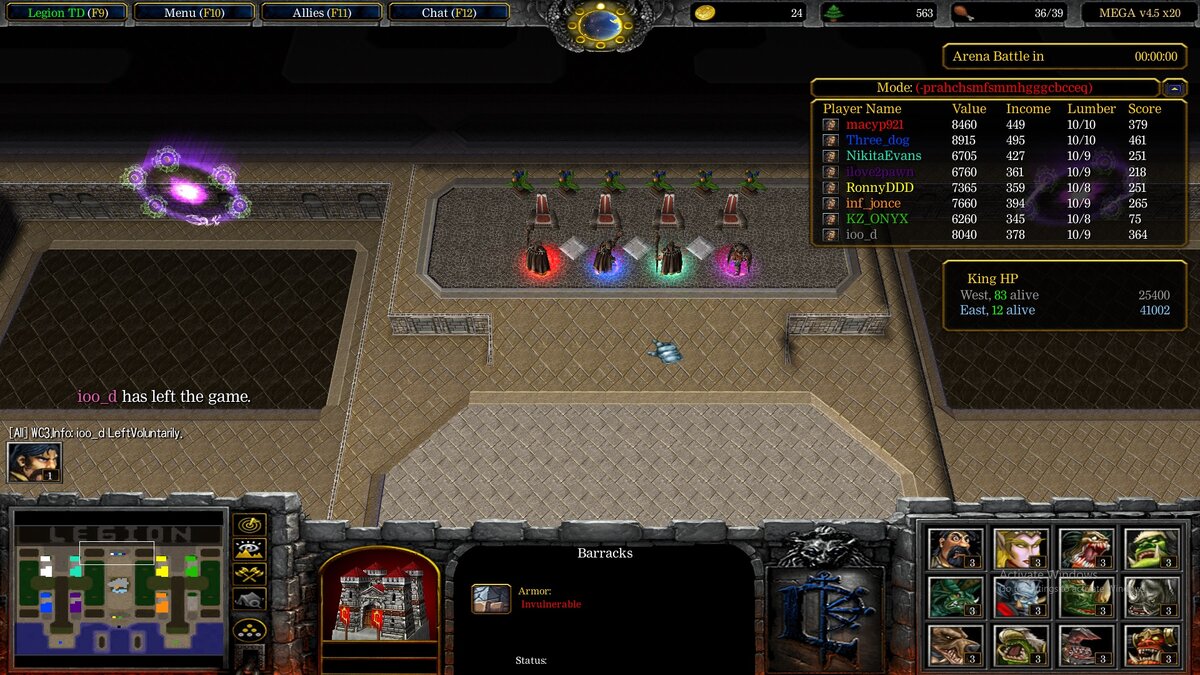
Task: Select the green orc face unit icon
Action: pyautogui.click(x=1151, y=548)
